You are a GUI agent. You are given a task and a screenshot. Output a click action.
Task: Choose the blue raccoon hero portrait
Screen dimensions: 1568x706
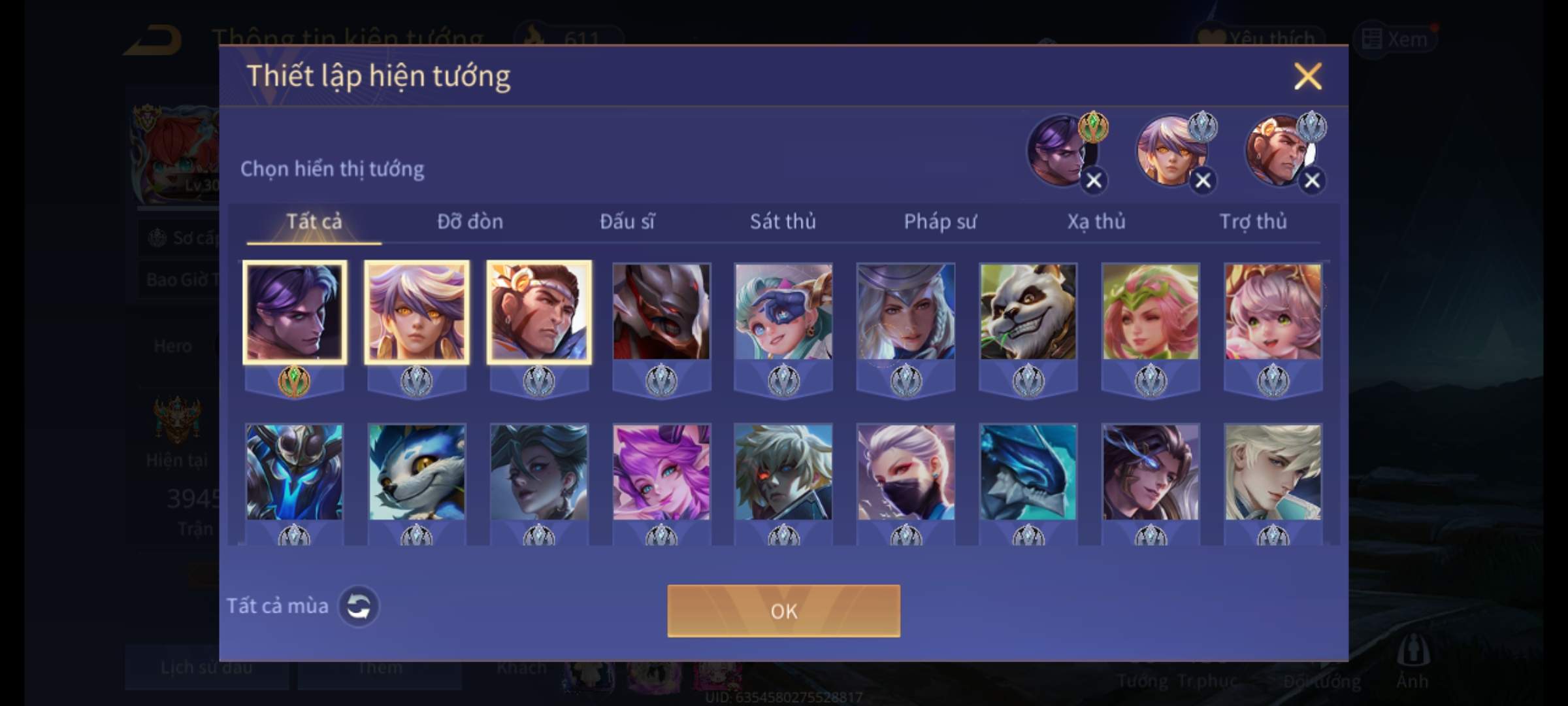point(417,472)
